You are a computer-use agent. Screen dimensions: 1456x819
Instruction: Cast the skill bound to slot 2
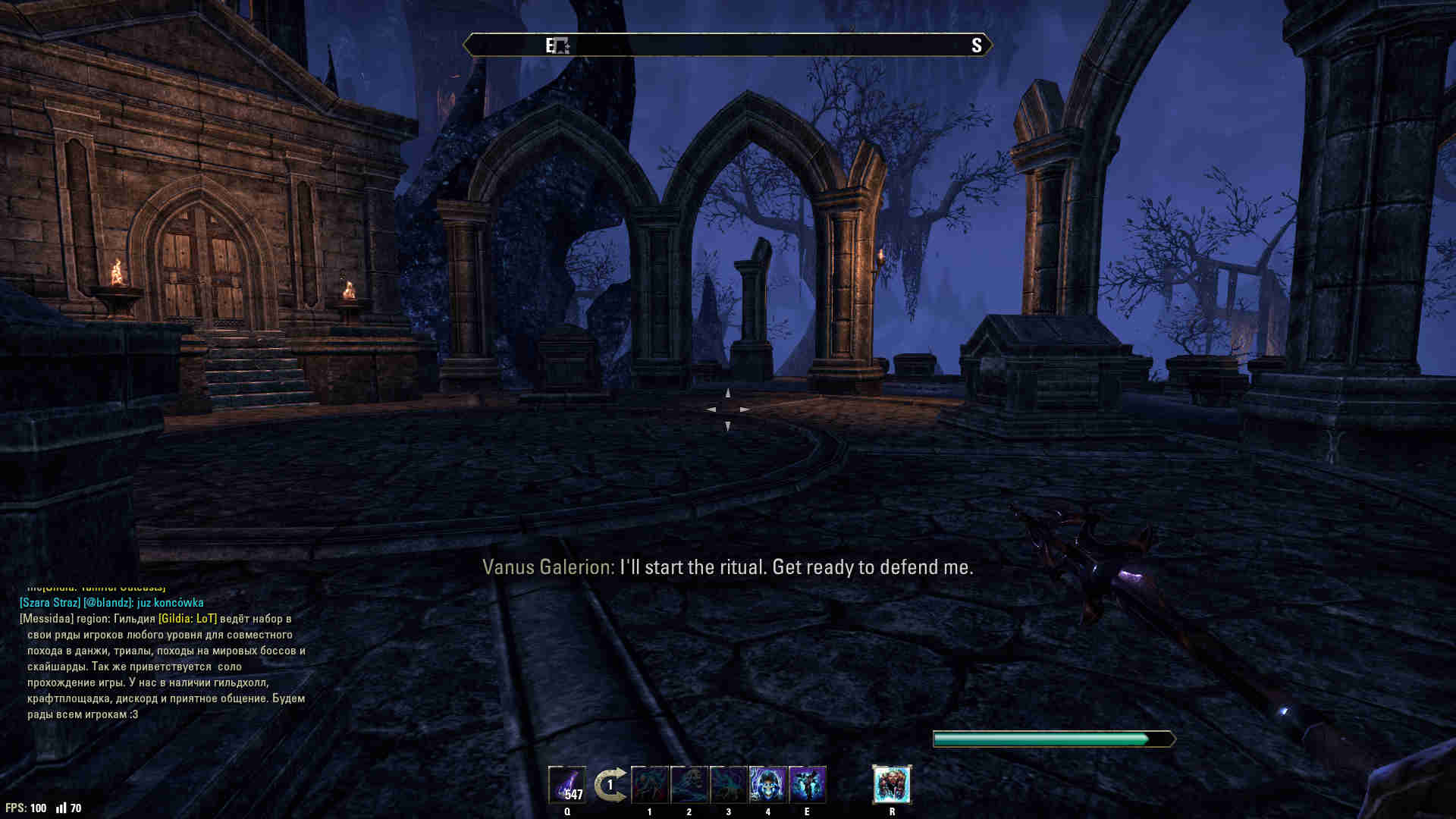[x=689, y=784]
